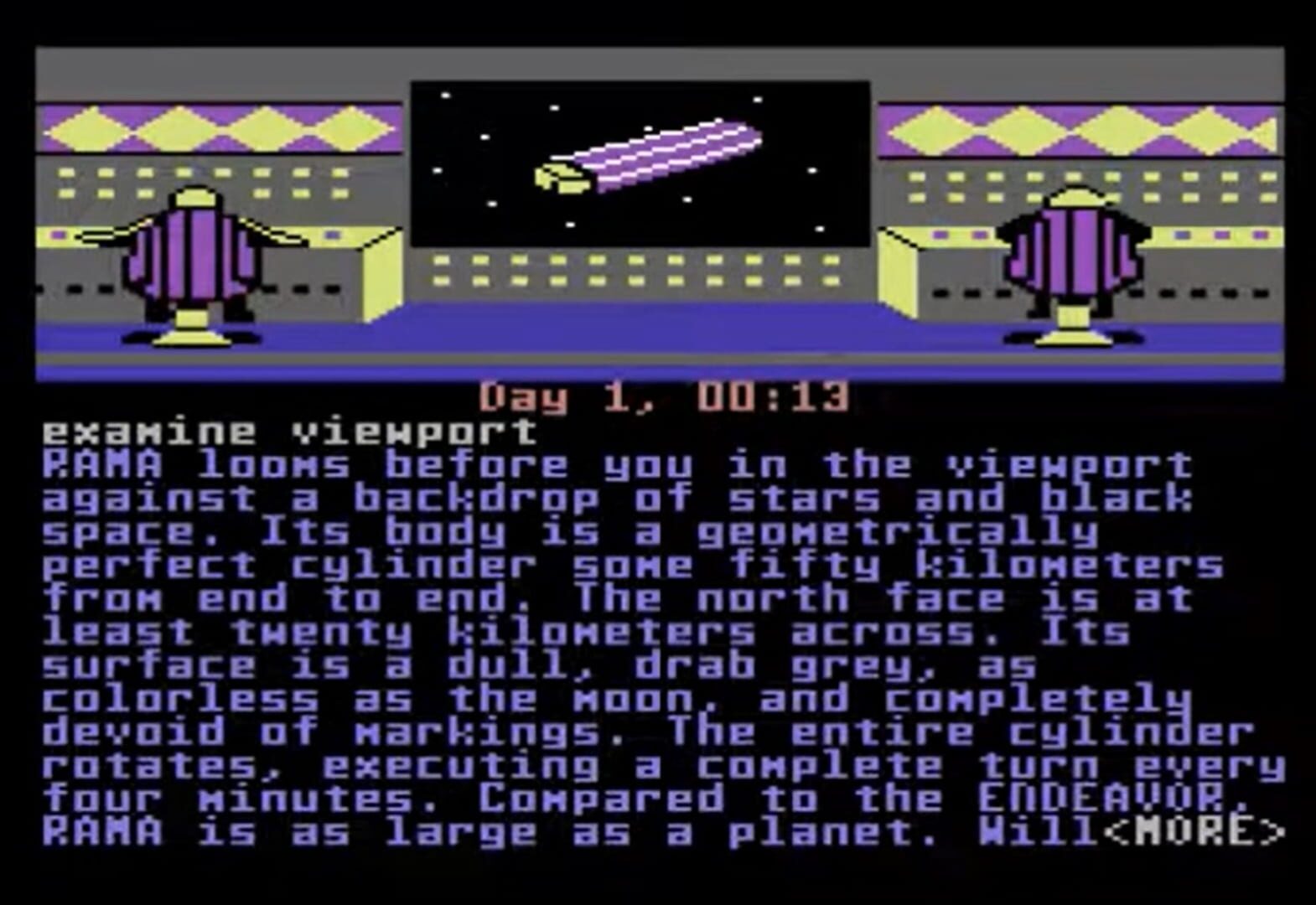This screenshot has height=905, width=1316.
Task: Select the Day 1, 00:13 status line
Action: click(x=666, y=398)
